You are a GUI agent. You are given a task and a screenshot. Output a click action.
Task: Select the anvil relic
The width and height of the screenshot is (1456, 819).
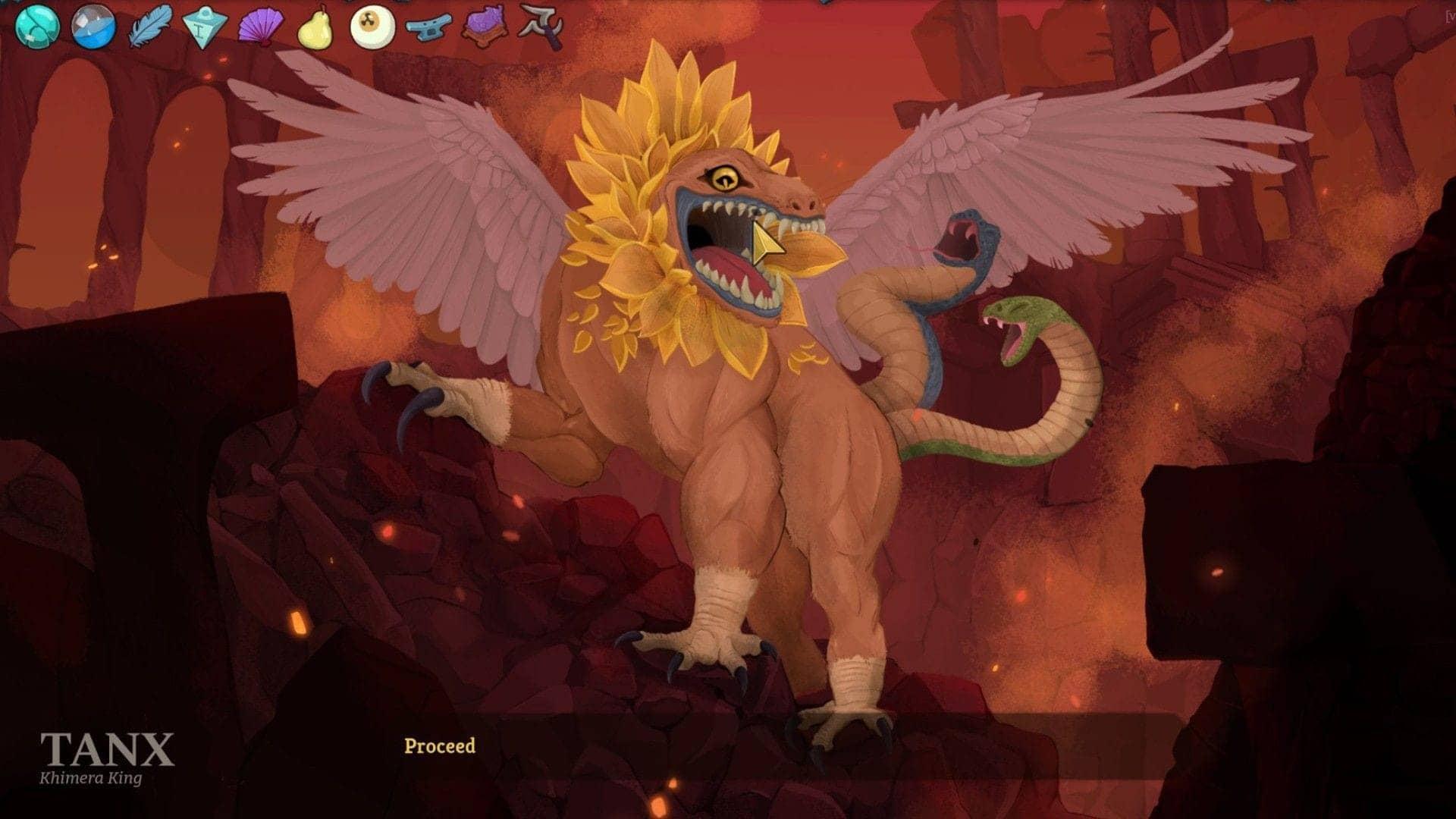(x=428, y=27)
